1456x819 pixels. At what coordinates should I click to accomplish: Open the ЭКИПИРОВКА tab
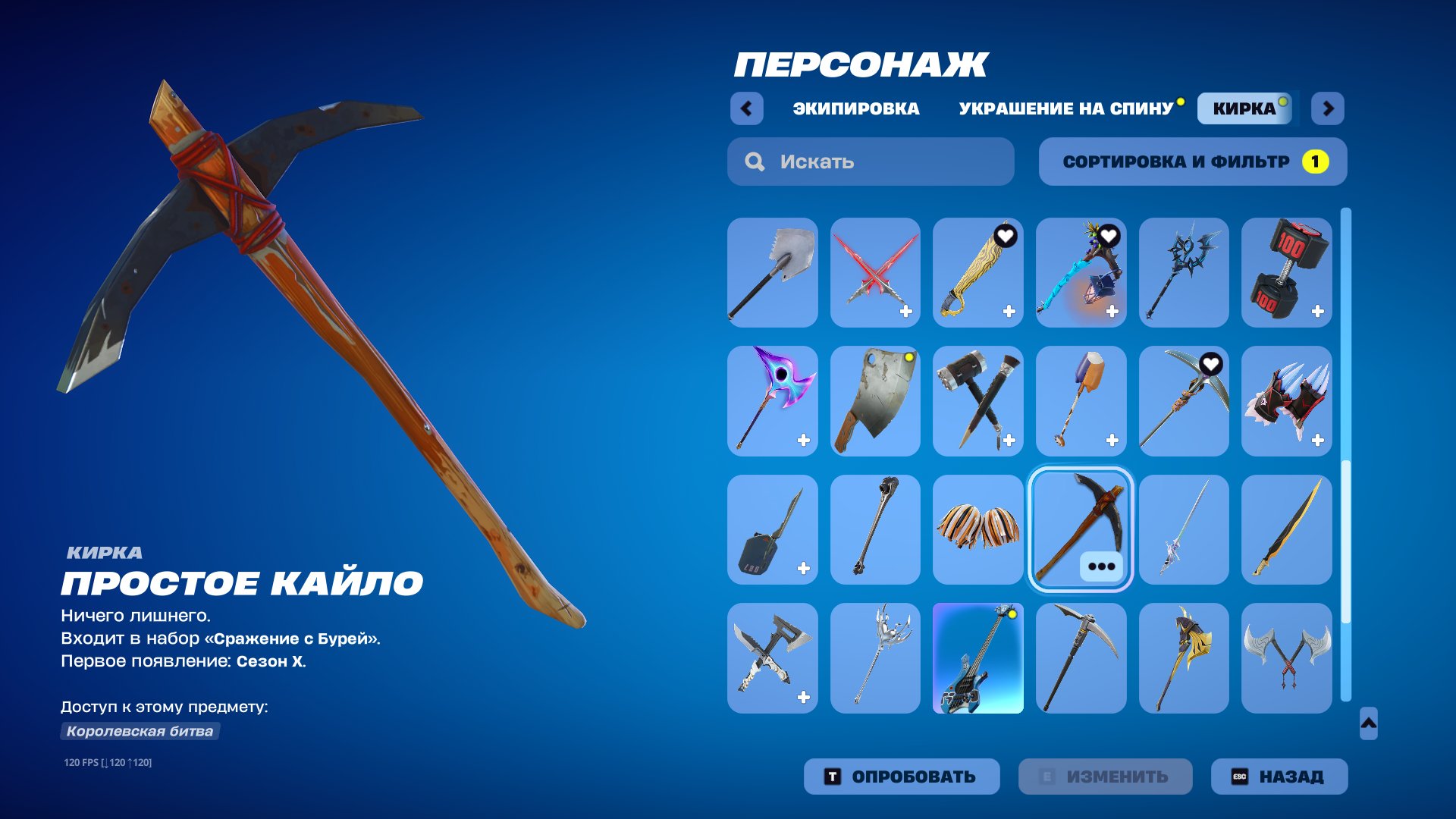click(x=853, y=108)
